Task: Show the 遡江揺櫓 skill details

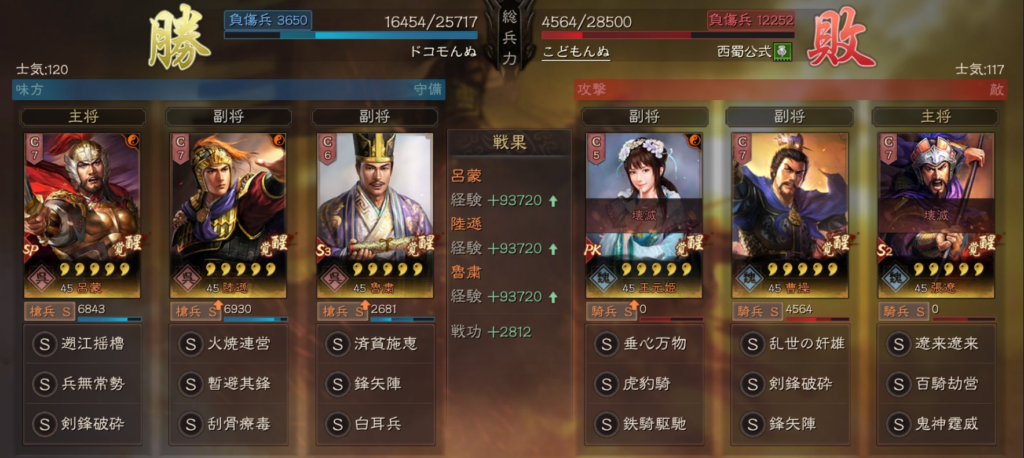Action: coord(82,343)
